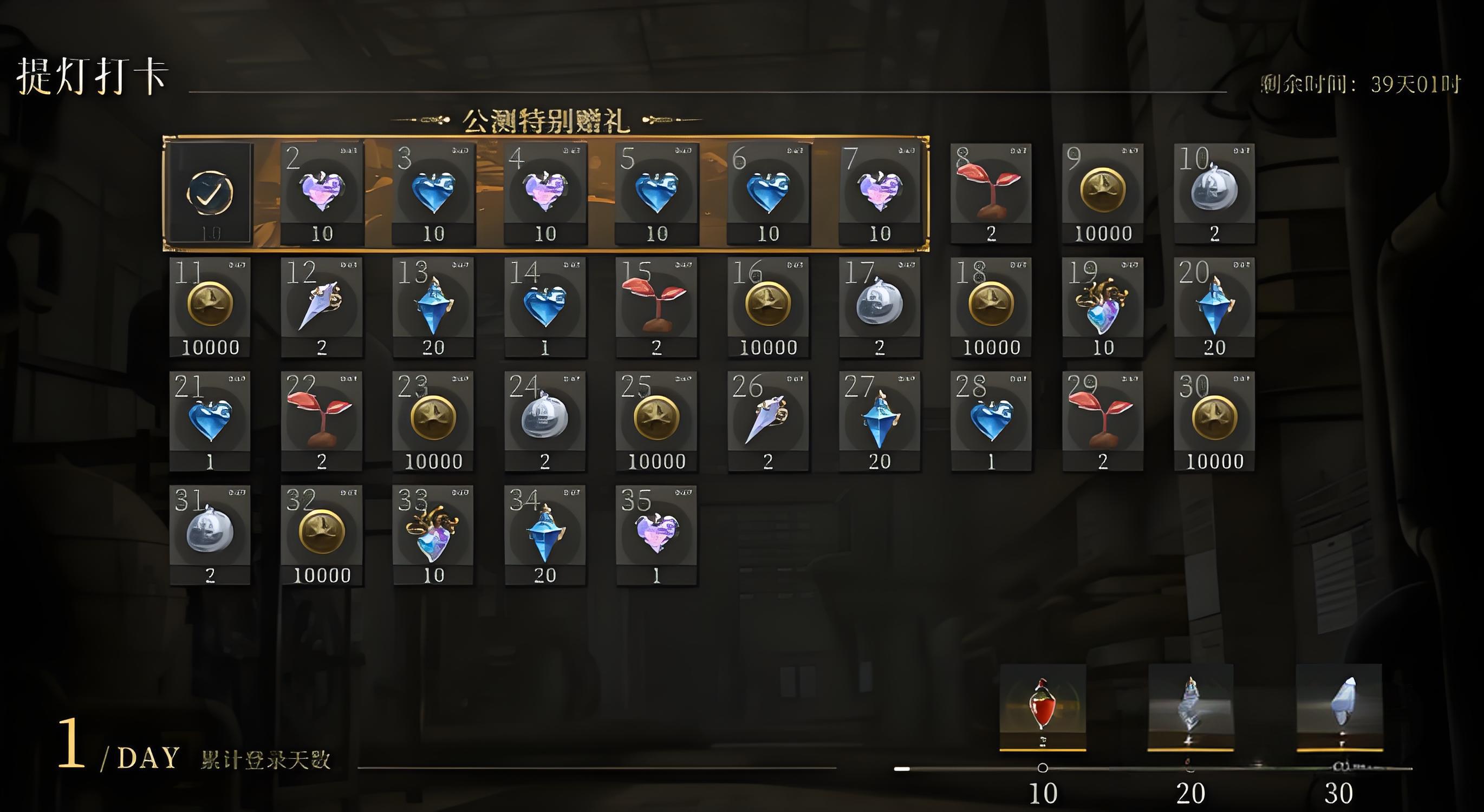Select the day 3 blue heart reward
The image size is (1484, 812).
[x=433, y=193]
